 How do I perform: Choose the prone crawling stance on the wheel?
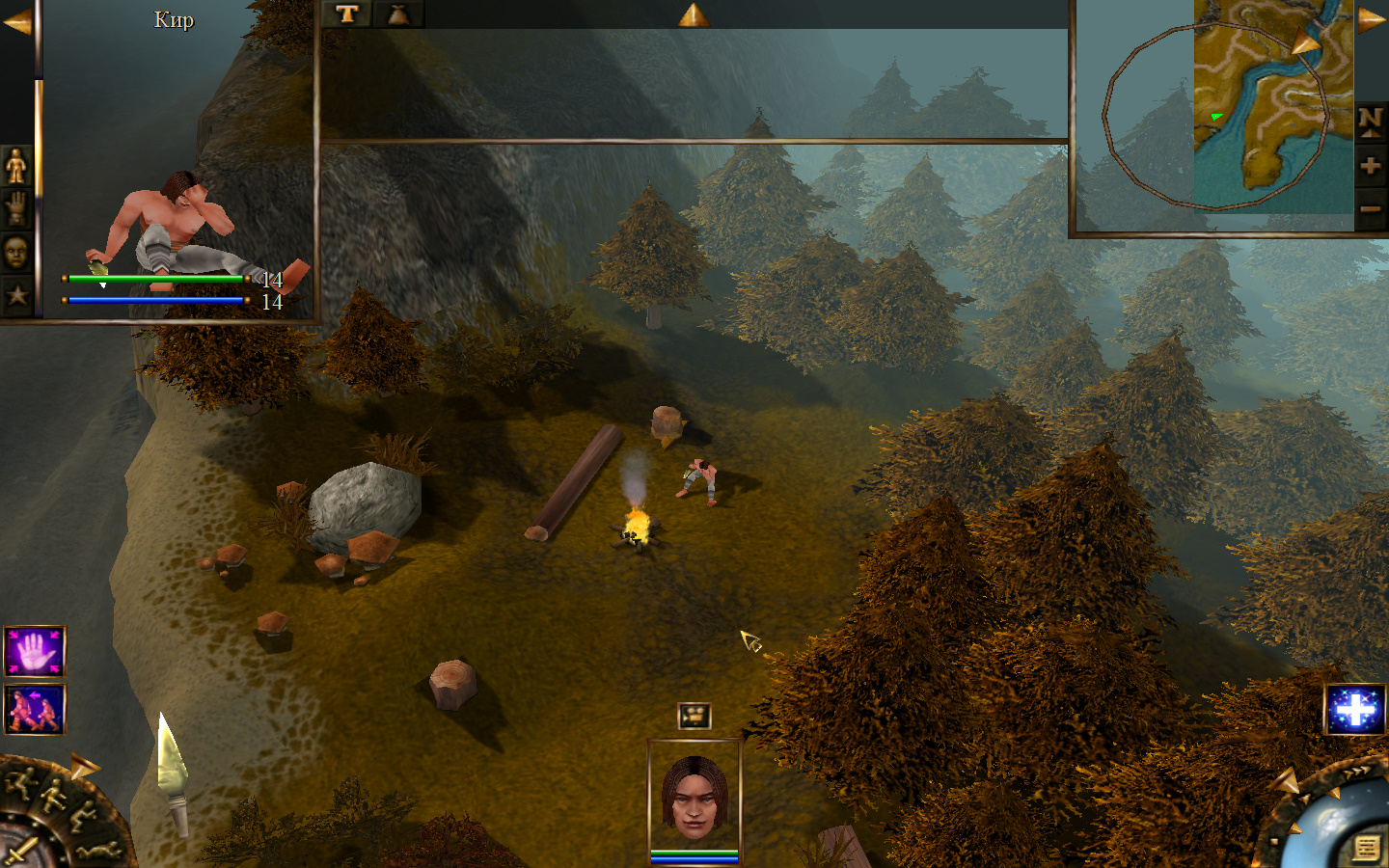tap(99, 849)
